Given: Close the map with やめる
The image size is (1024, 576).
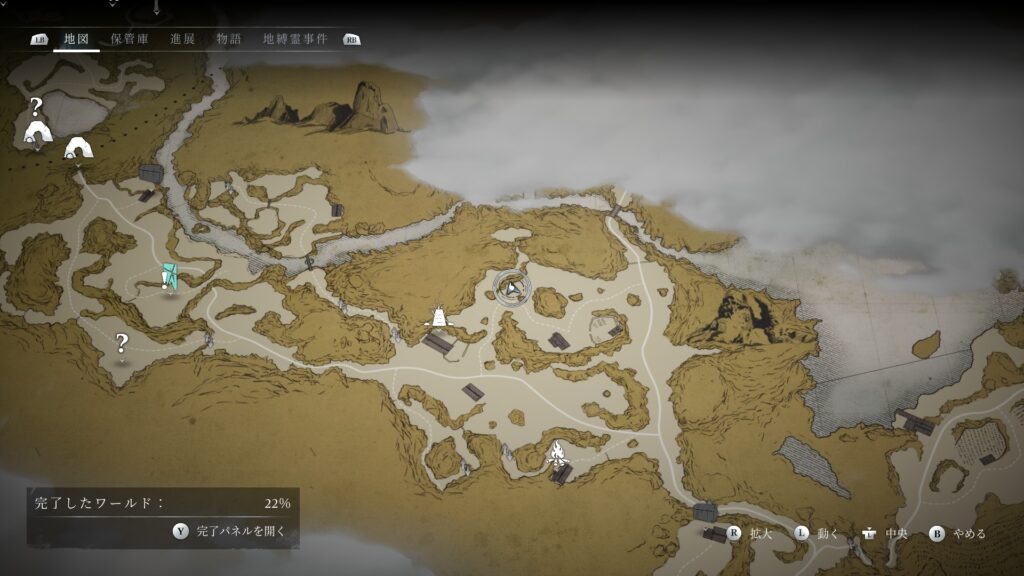Looking at the screenshot, I should click(x=958, y=534).
